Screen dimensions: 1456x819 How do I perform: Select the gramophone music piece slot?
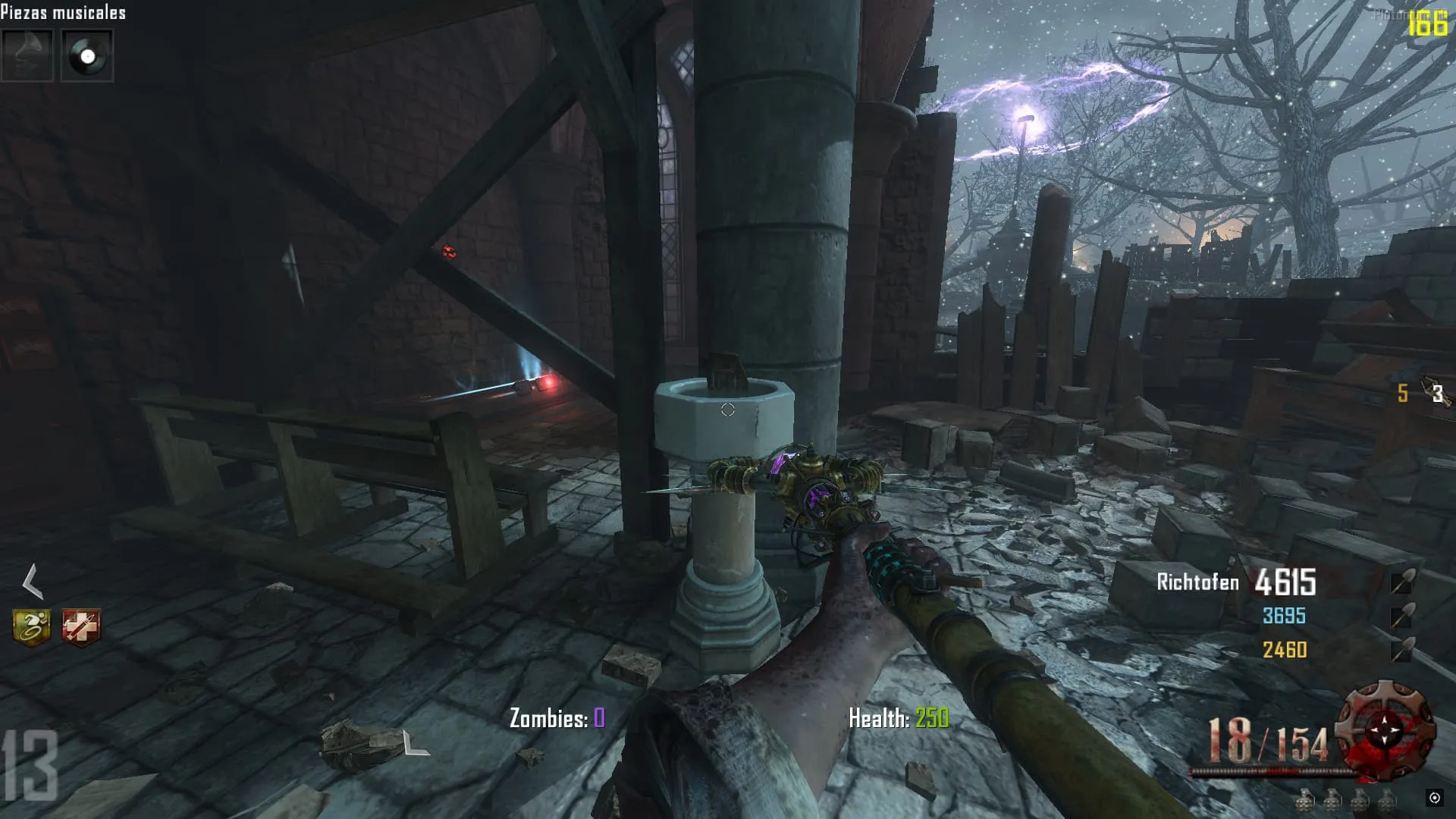coord(27,55)
